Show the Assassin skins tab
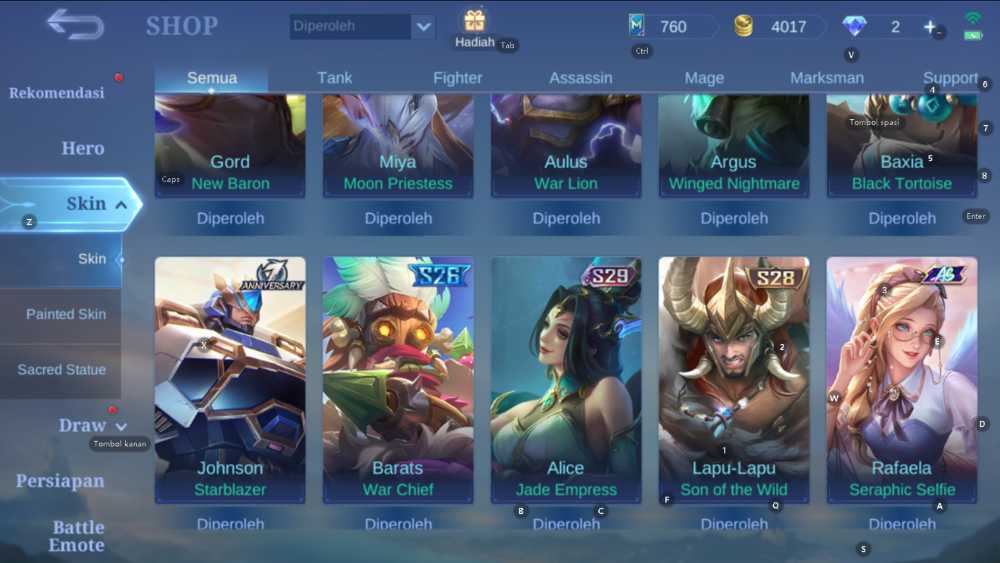The width and height of the screenshot is (1000, 563). tap(581, 78)
